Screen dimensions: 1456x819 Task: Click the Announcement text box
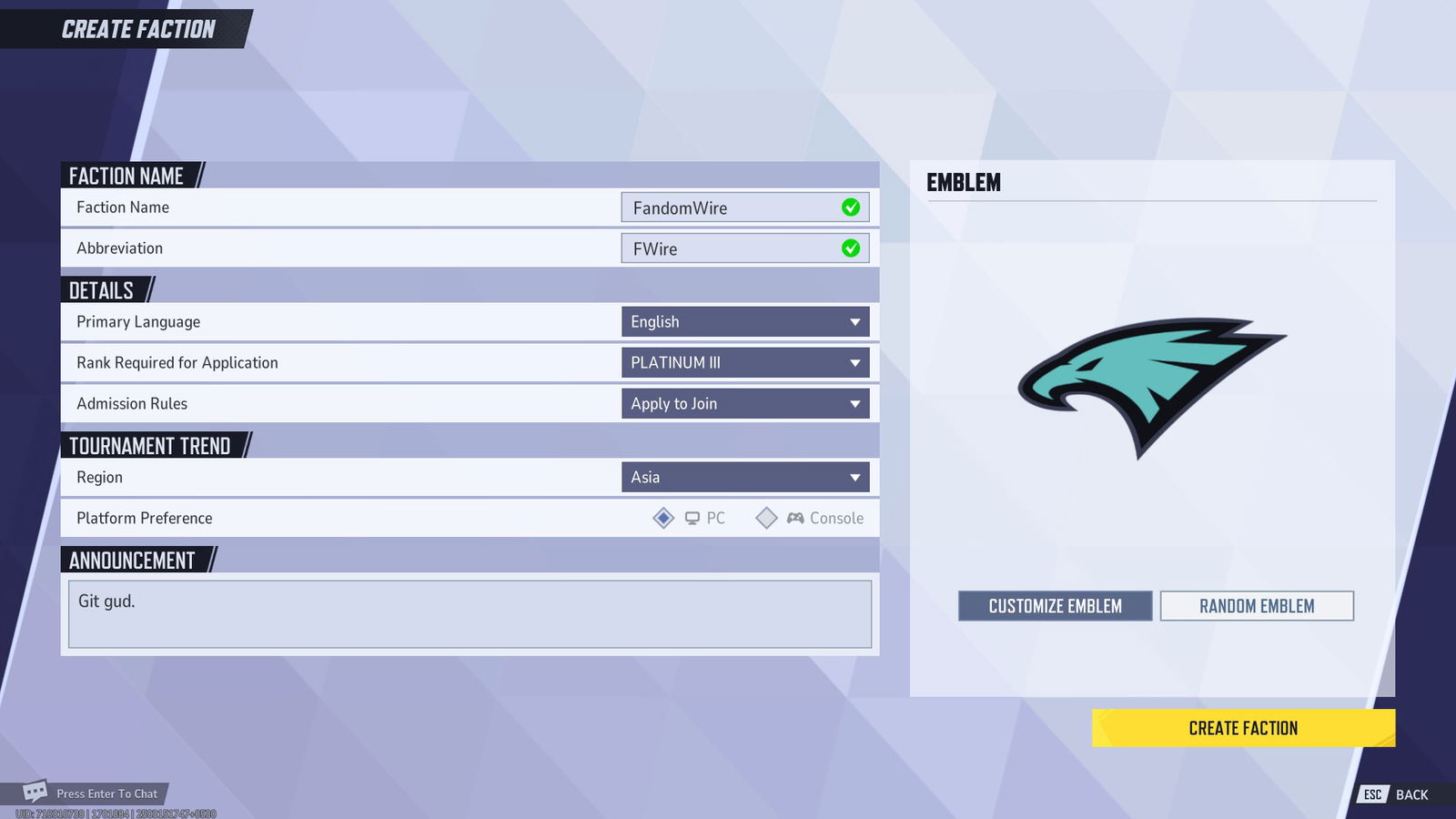[470, 614]
